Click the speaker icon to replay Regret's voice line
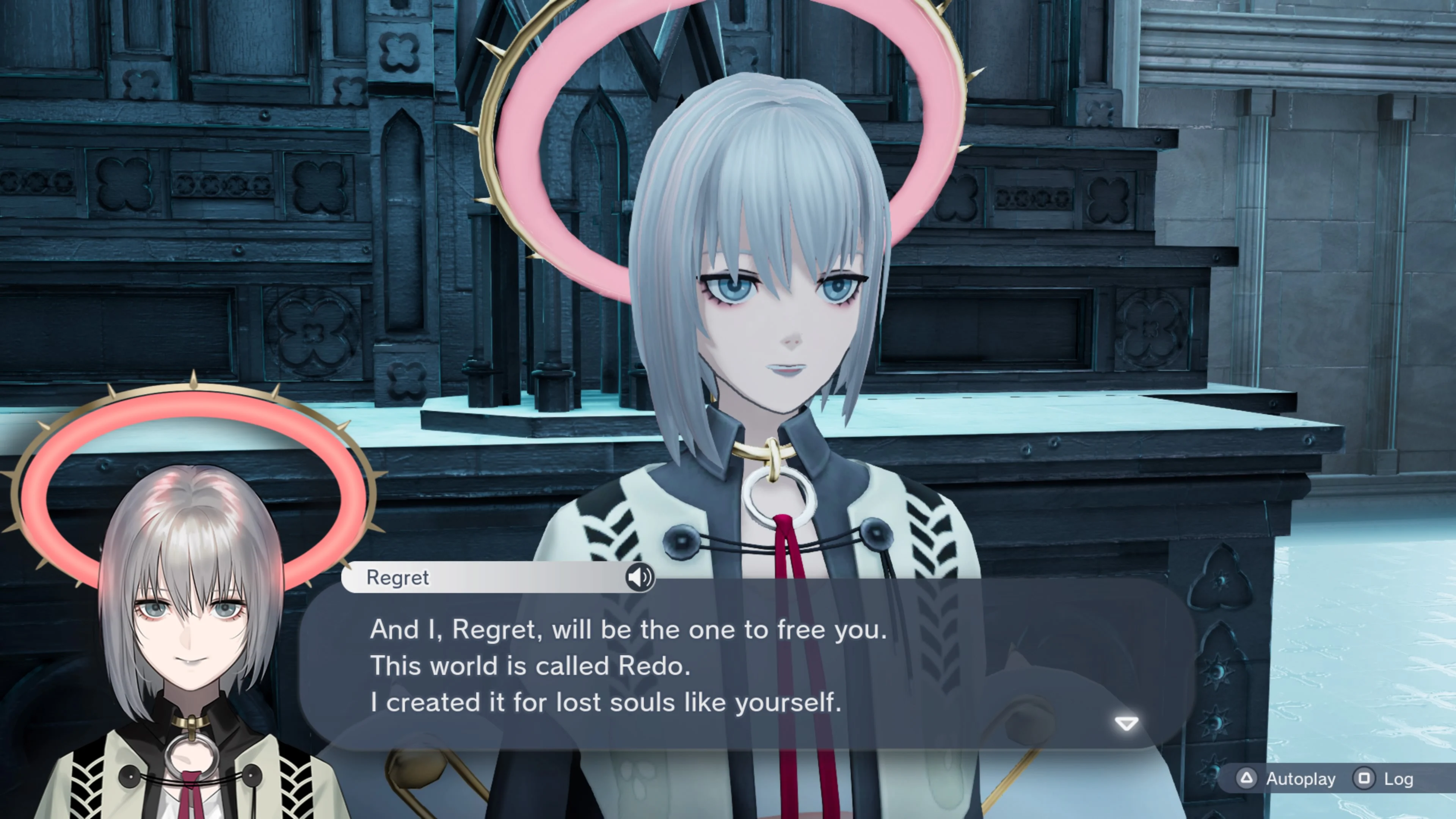The width and height of the screenshot is (1456, 819). click(639, 577)
